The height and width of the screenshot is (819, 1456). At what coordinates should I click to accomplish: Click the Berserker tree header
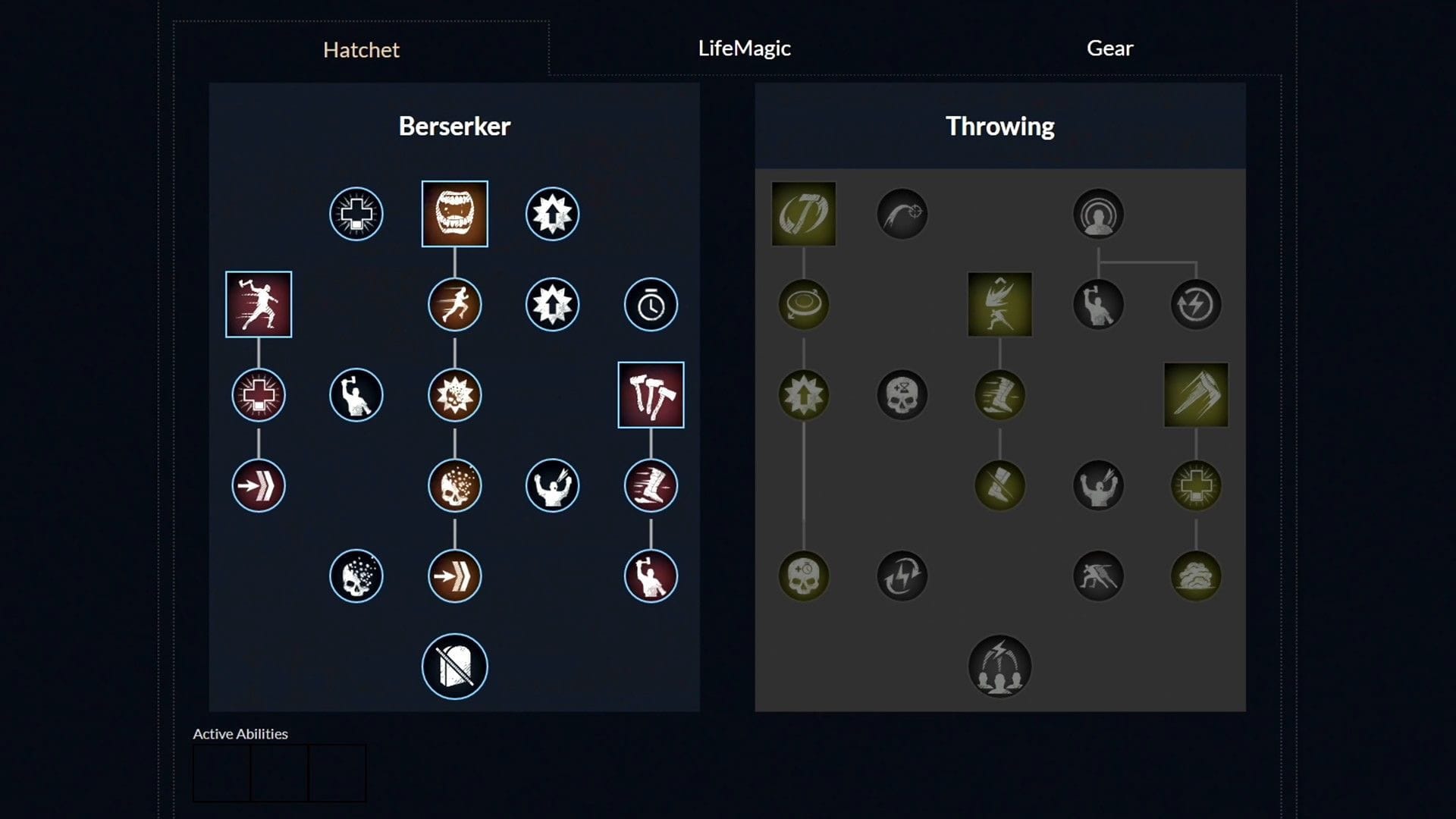pyautogui.click(x=455, y=126)
